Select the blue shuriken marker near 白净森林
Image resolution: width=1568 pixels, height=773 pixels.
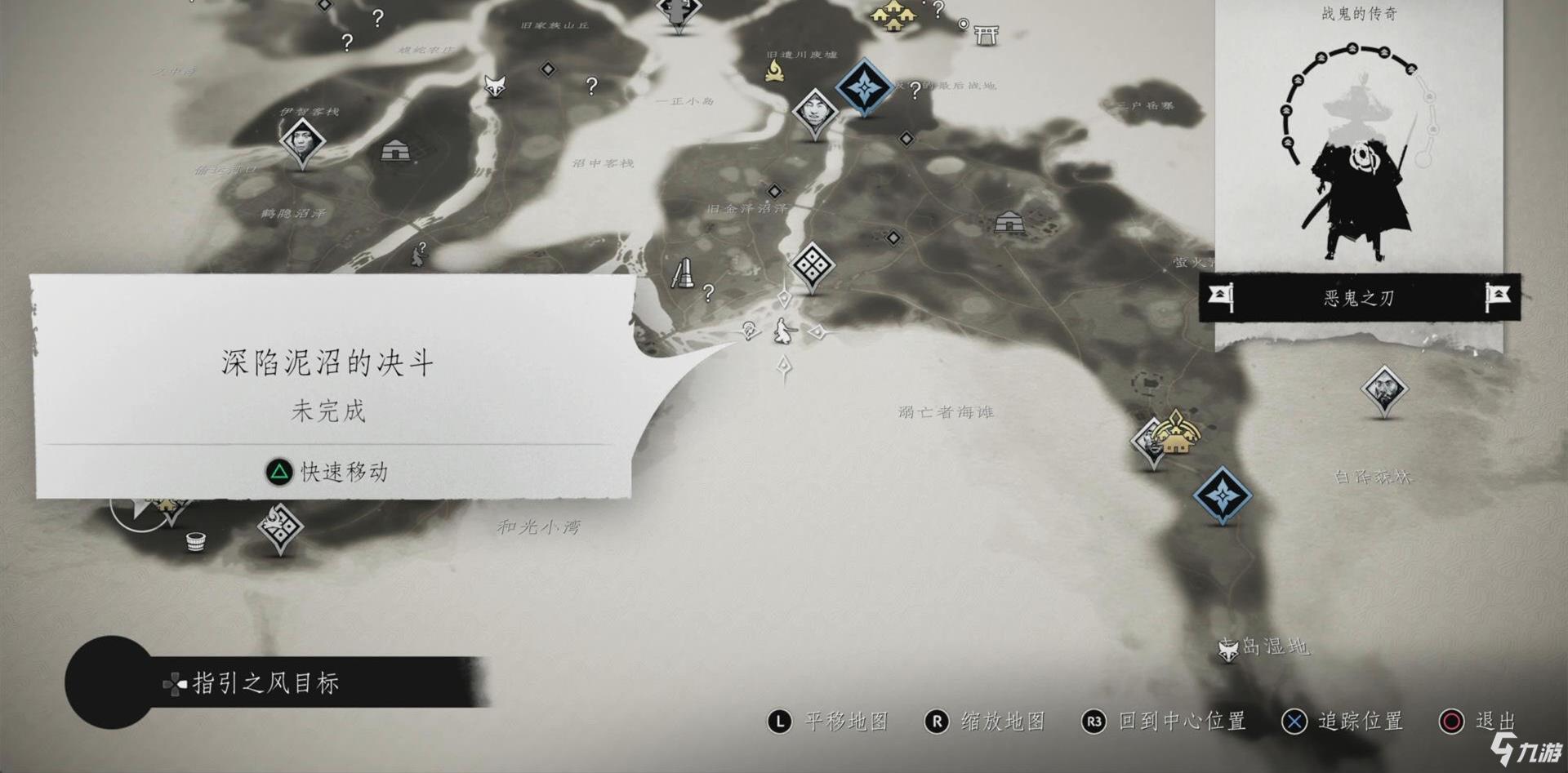1222,495
